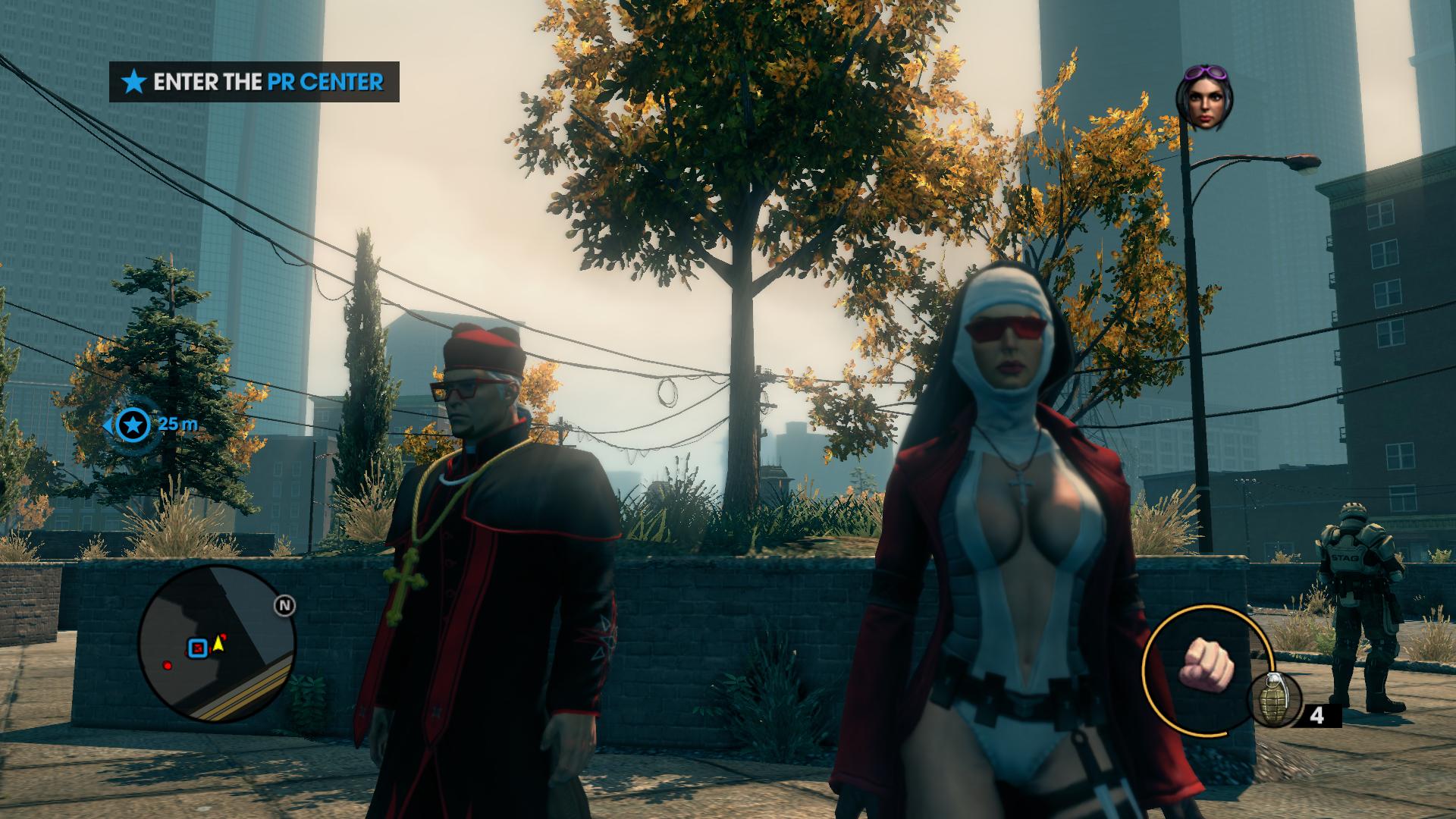Select the blue objective square on minimap
Image resolution: width=1456 pixels, height=819 pixels.
click(x=198, y=648)
